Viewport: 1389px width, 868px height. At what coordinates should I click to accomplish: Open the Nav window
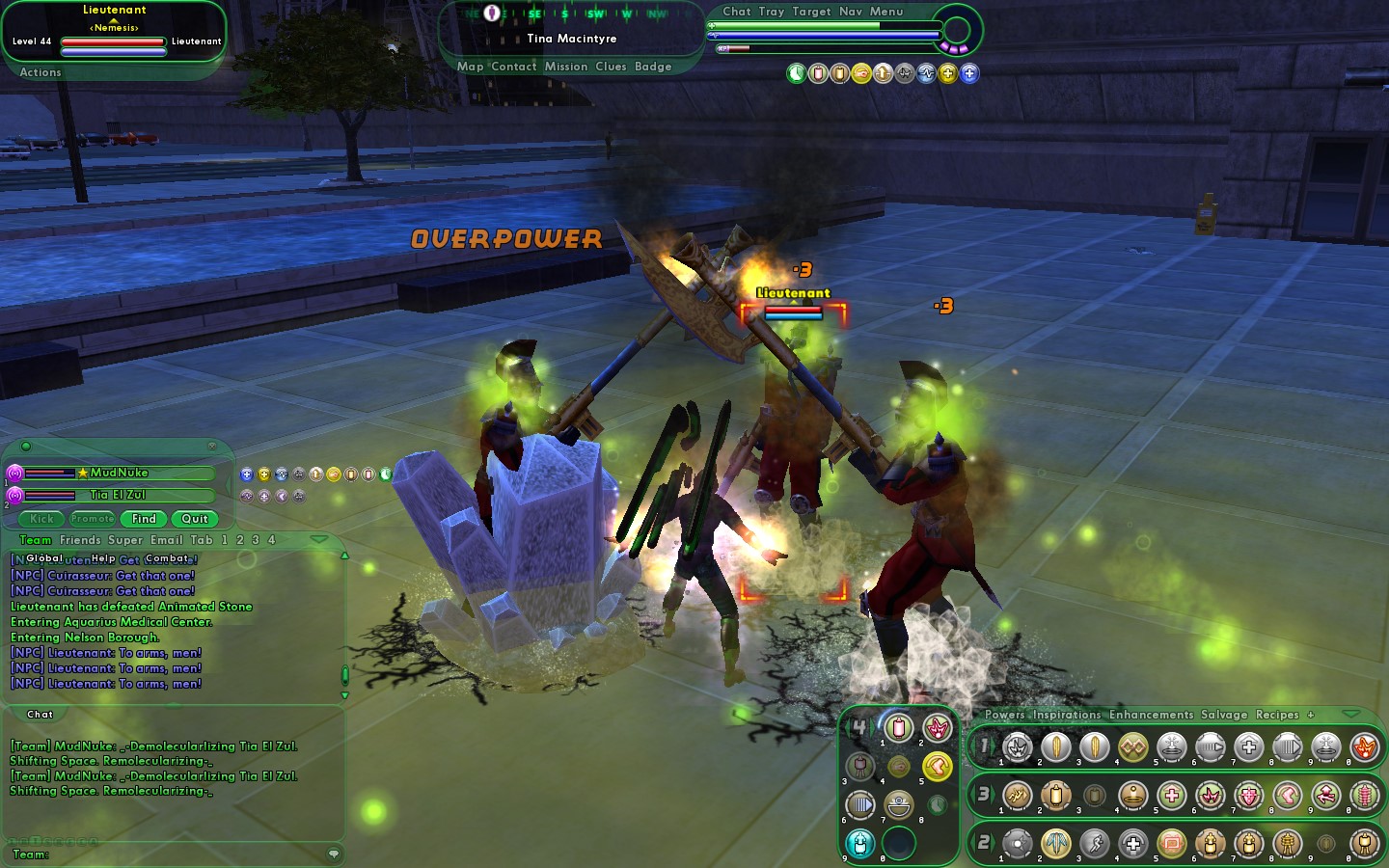(850, 12)
